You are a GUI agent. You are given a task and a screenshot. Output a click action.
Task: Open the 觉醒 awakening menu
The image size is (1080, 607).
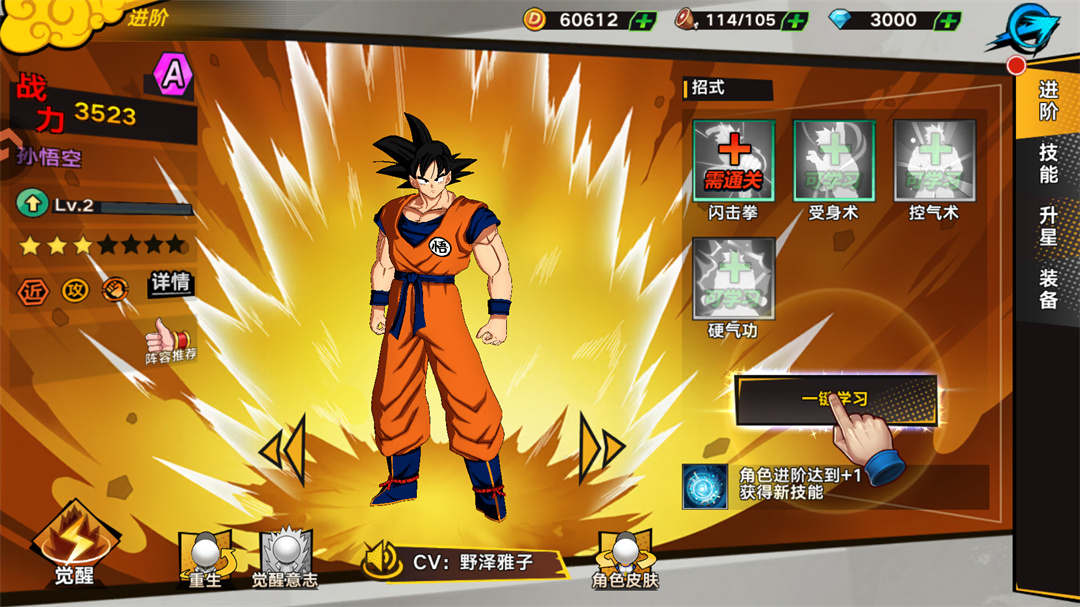pos(75,547)
